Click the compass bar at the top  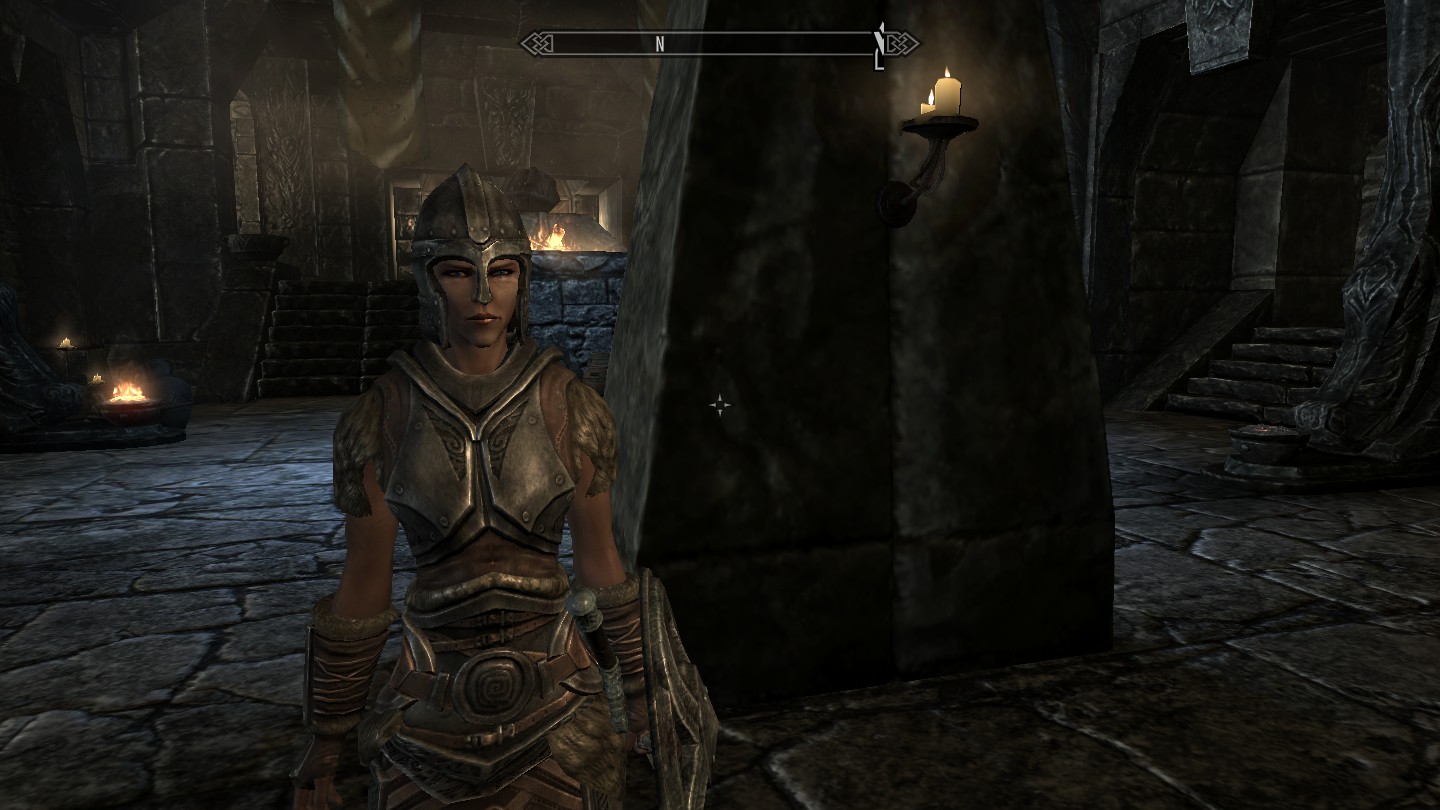(718, 43)
